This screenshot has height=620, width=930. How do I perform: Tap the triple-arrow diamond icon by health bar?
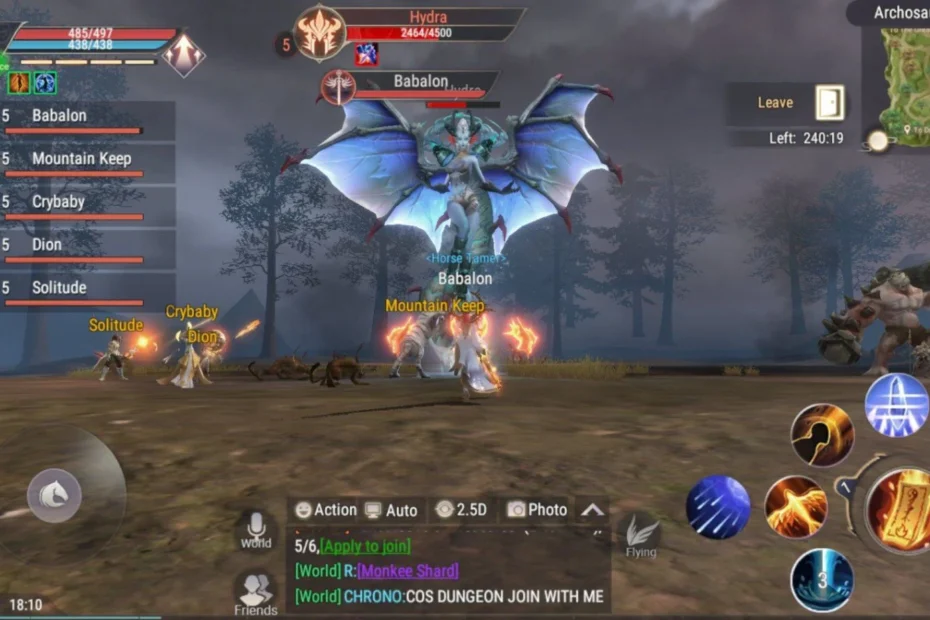tap(183, 54)
